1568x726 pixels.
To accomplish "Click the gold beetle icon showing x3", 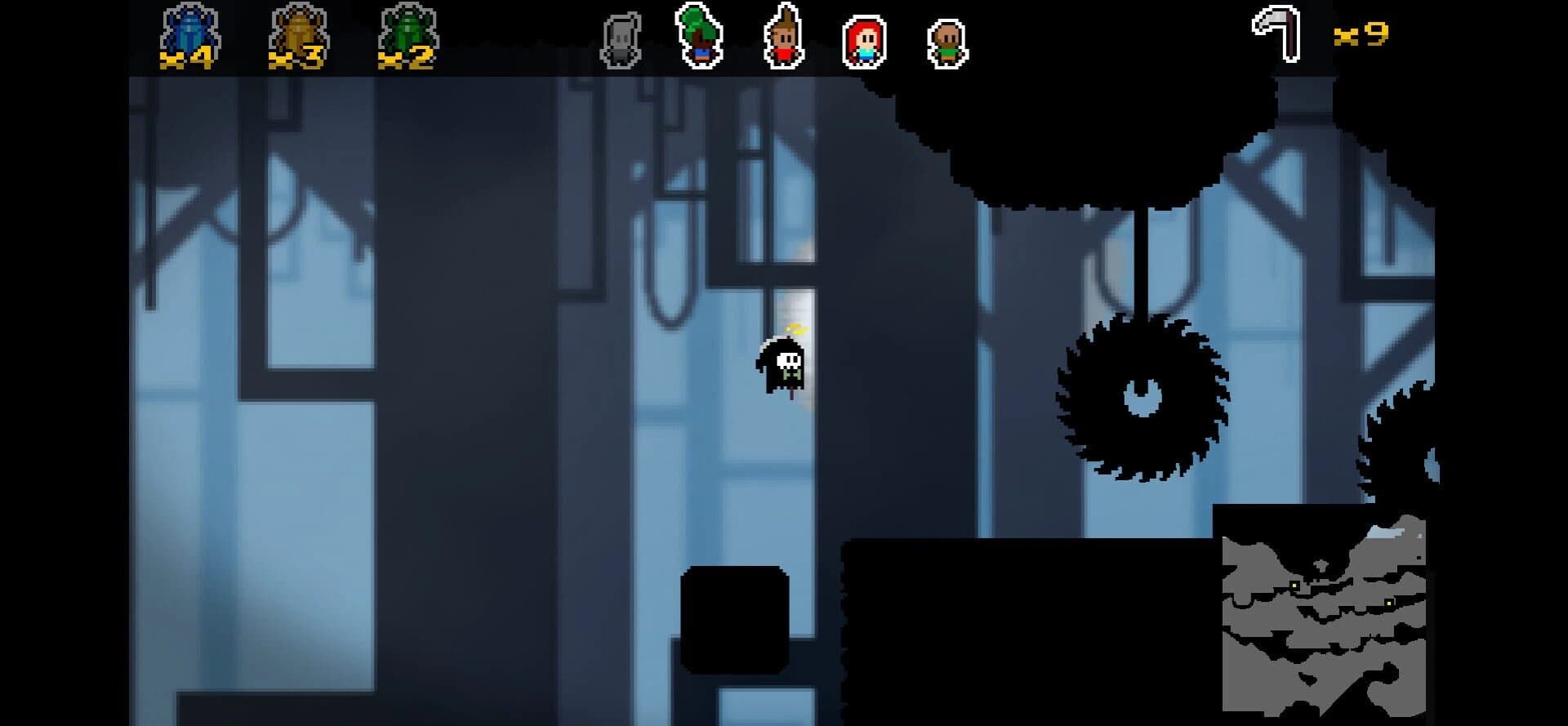I will coord(298,30).
